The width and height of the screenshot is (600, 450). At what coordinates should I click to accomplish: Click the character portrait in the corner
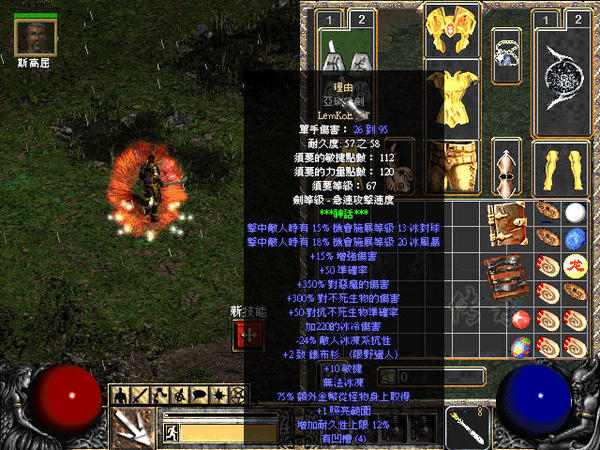35,35
